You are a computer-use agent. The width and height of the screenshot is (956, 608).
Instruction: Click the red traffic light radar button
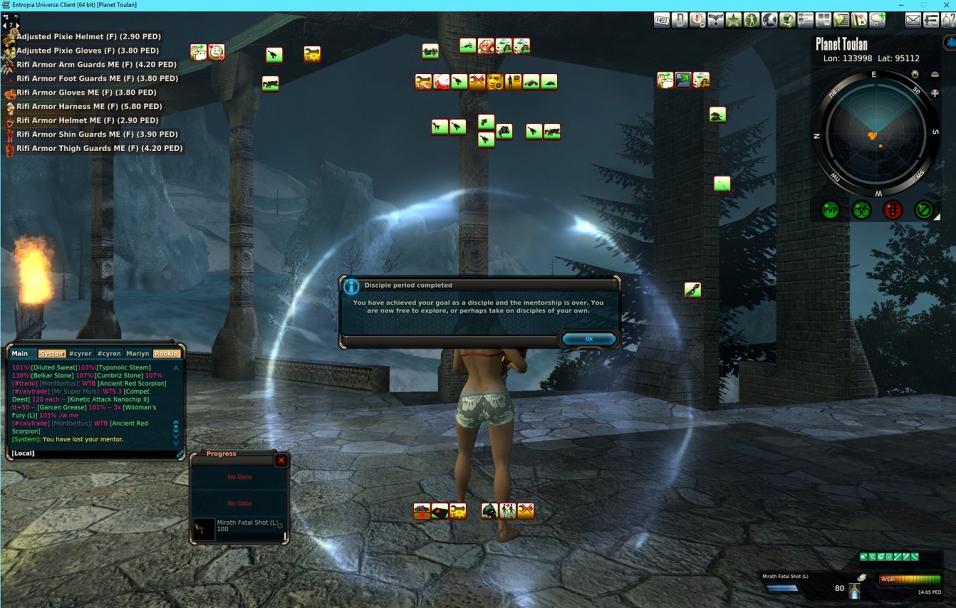click(893, 210)
